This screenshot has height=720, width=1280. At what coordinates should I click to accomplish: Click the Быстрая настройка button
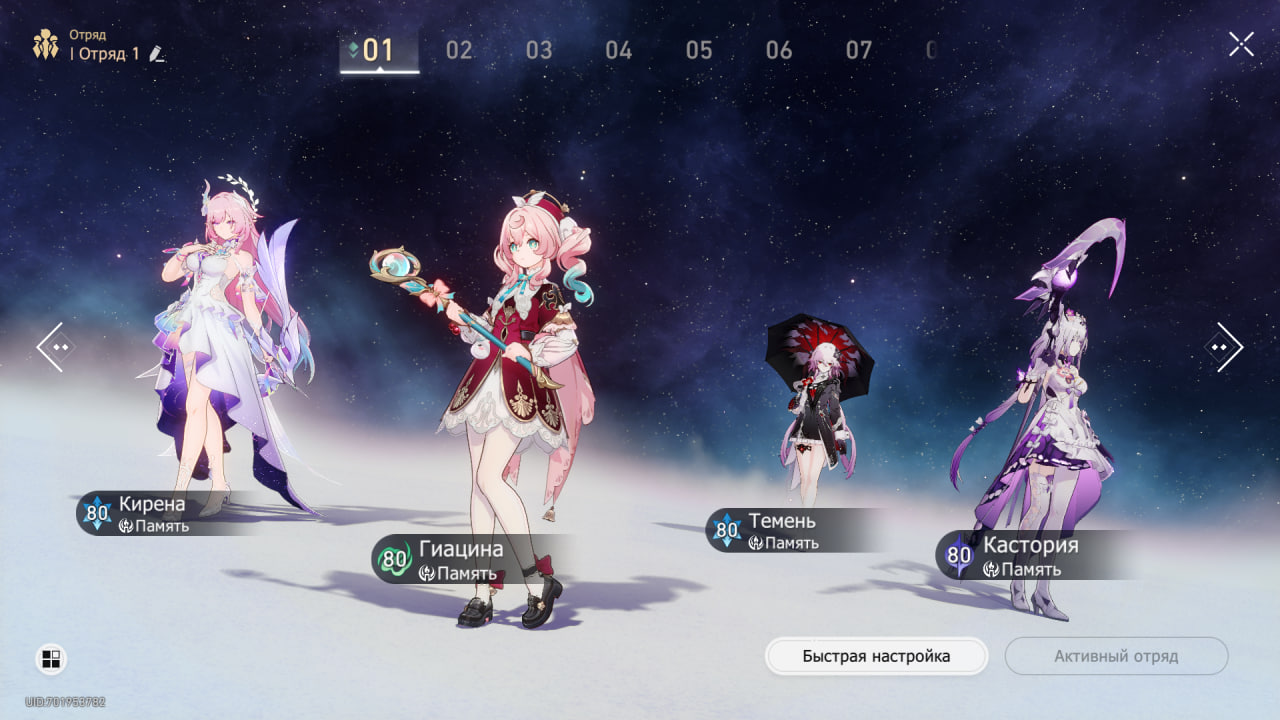tap(876, 656)
